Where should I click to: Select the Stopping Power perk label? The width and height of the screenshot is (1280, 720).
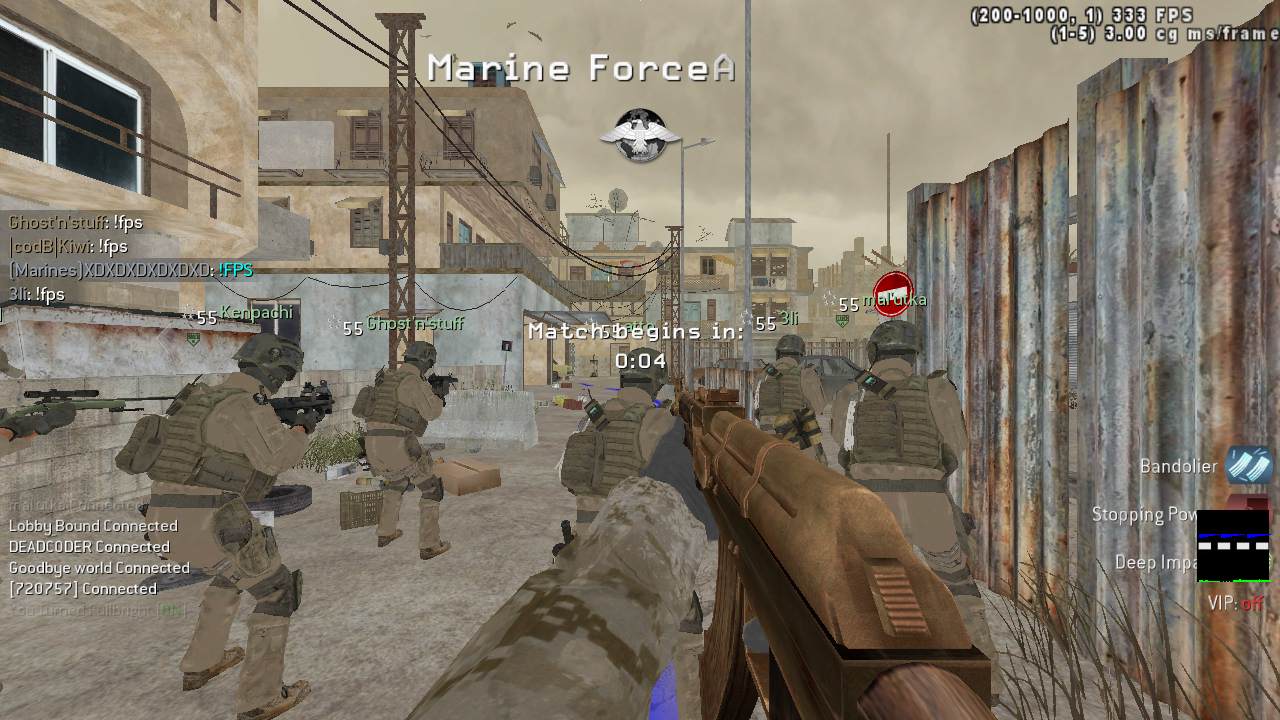pos(1144,514)
